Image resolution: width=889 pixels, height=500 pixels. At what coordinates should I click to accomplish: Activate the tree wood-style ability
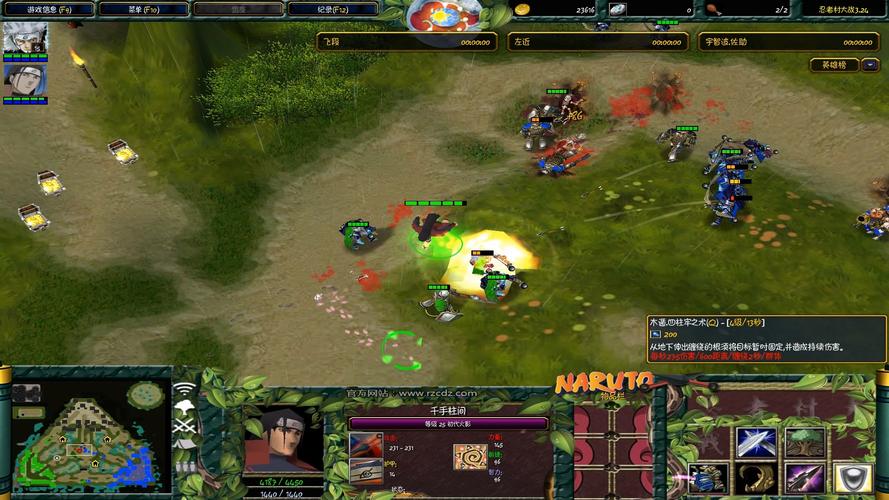coord(803,441)
